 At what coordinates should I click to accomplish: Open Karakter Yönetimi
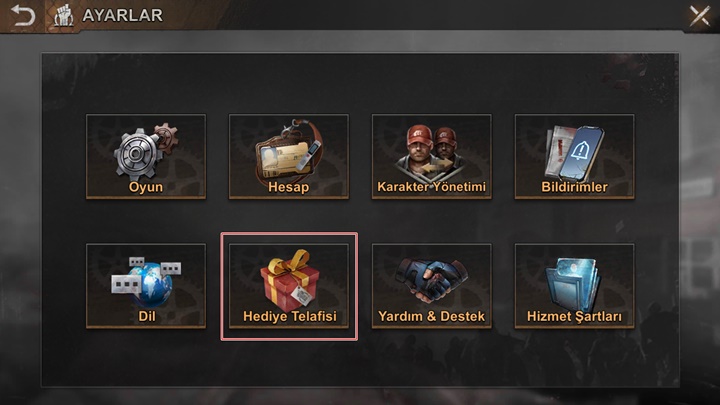coord(431,157)
